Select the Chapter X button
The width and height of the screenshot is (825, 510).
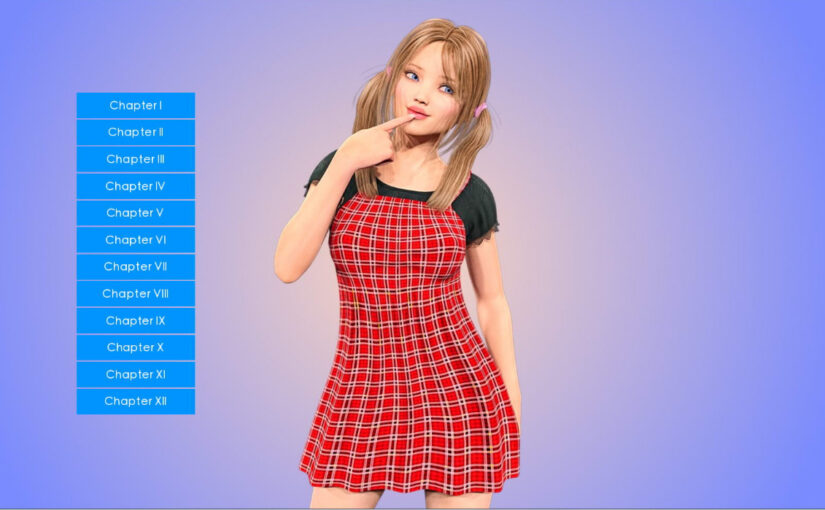point(135,348)
